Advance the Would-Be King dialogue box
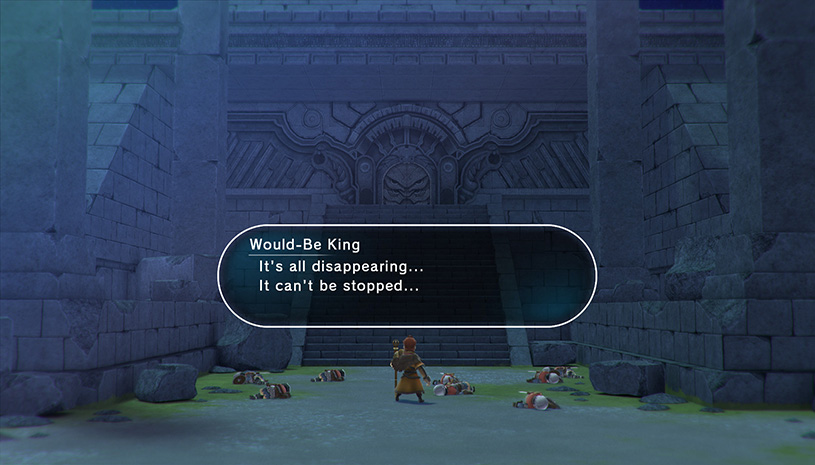The image size is (815, 465). click(407, 274)
